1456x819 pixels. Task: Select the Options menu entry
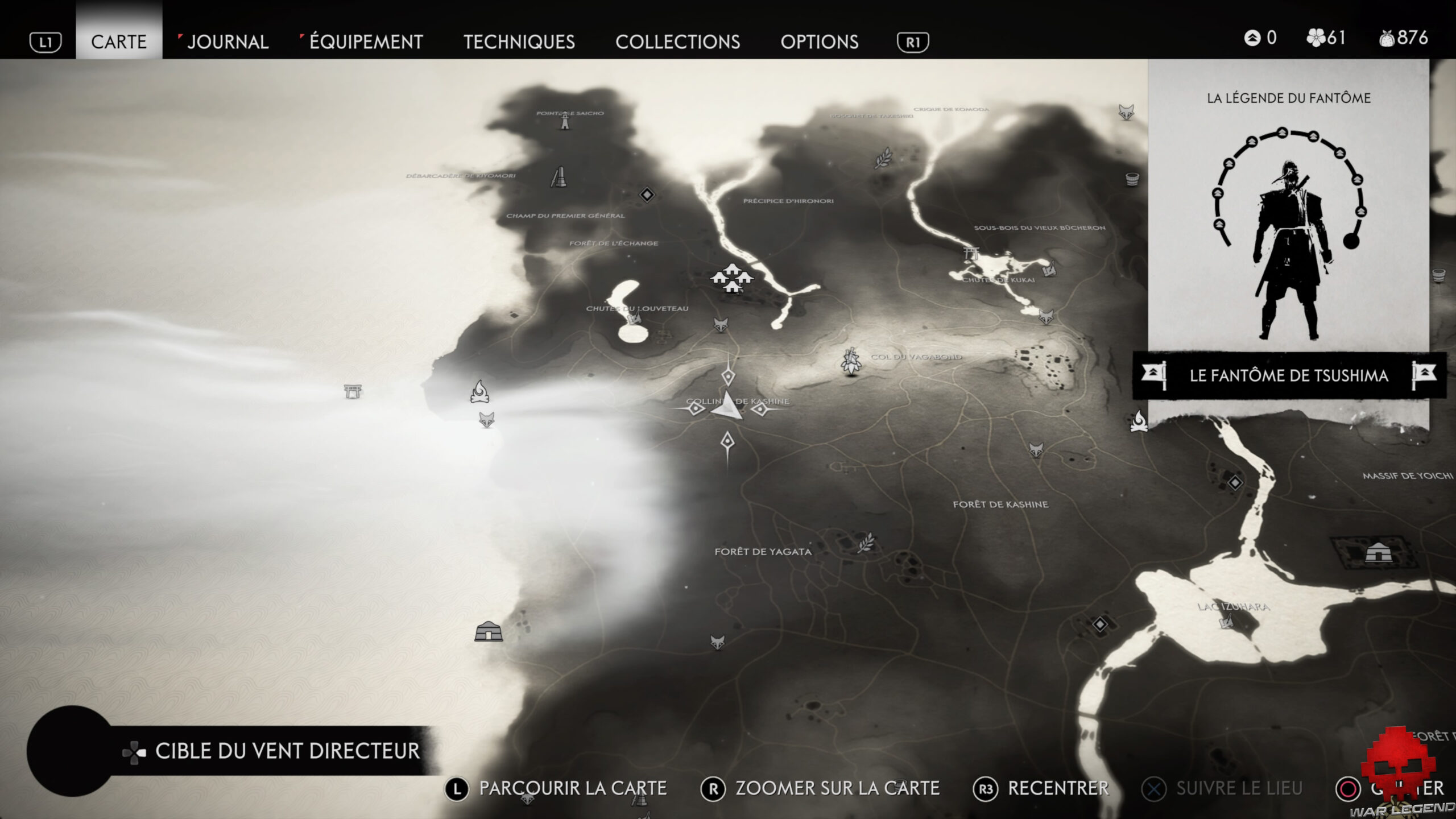[820, 42]
